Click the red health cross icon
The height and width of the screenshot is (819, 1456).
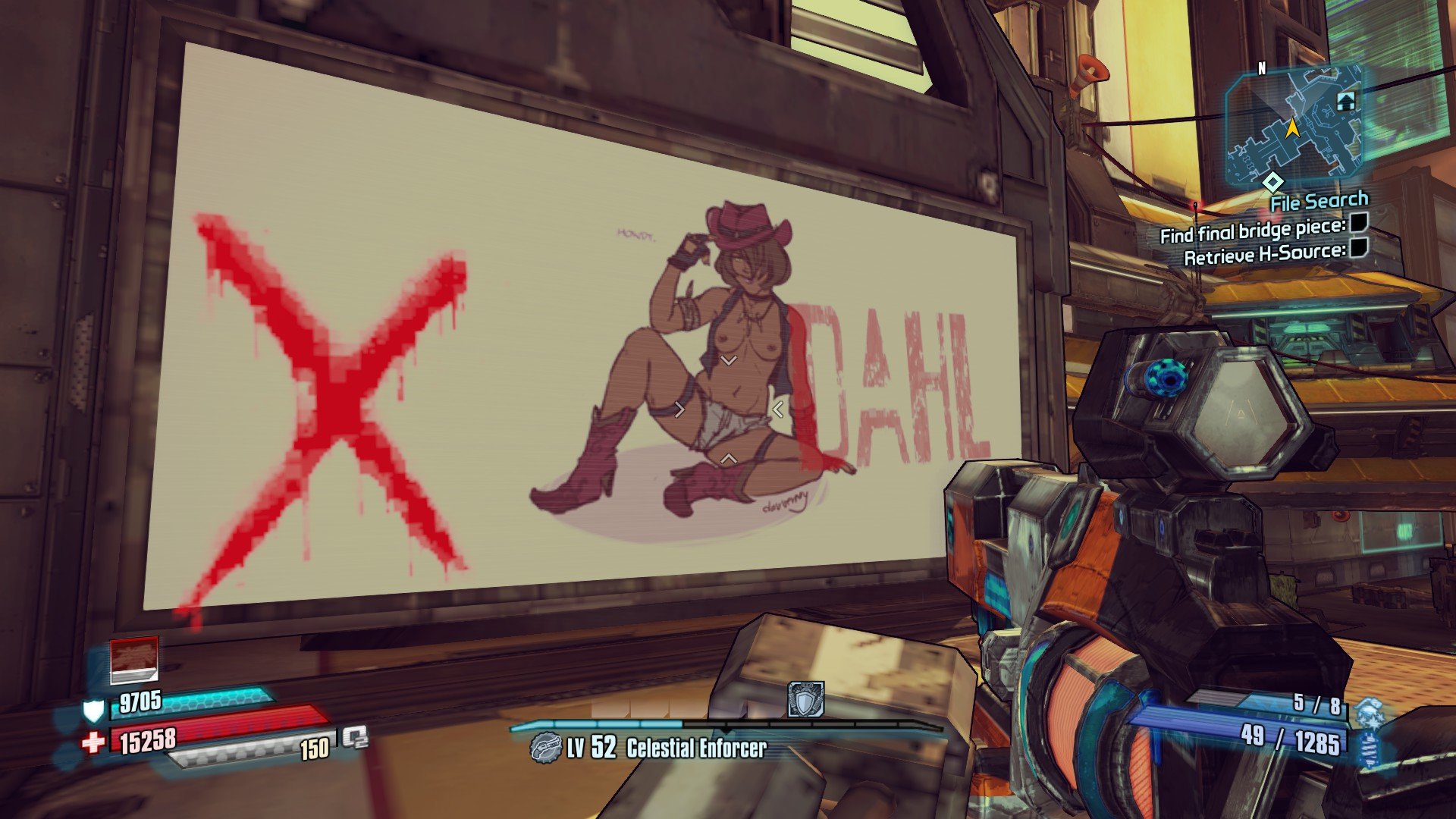click(x=93, y=742)
